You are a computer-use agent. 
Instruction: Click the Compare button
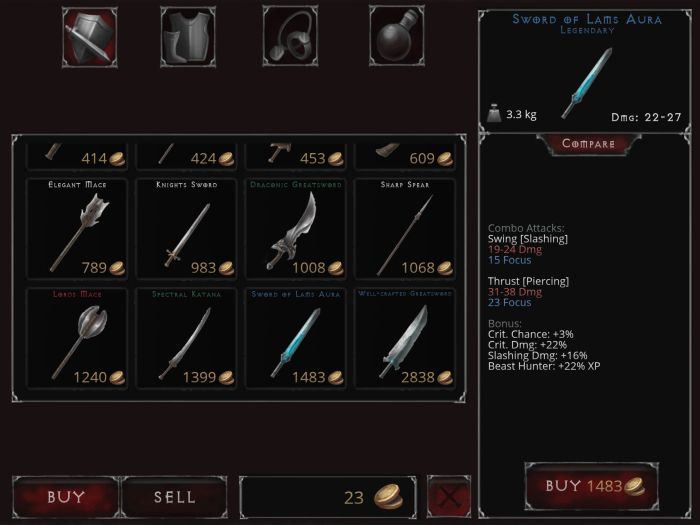click(x=588, y=144)
